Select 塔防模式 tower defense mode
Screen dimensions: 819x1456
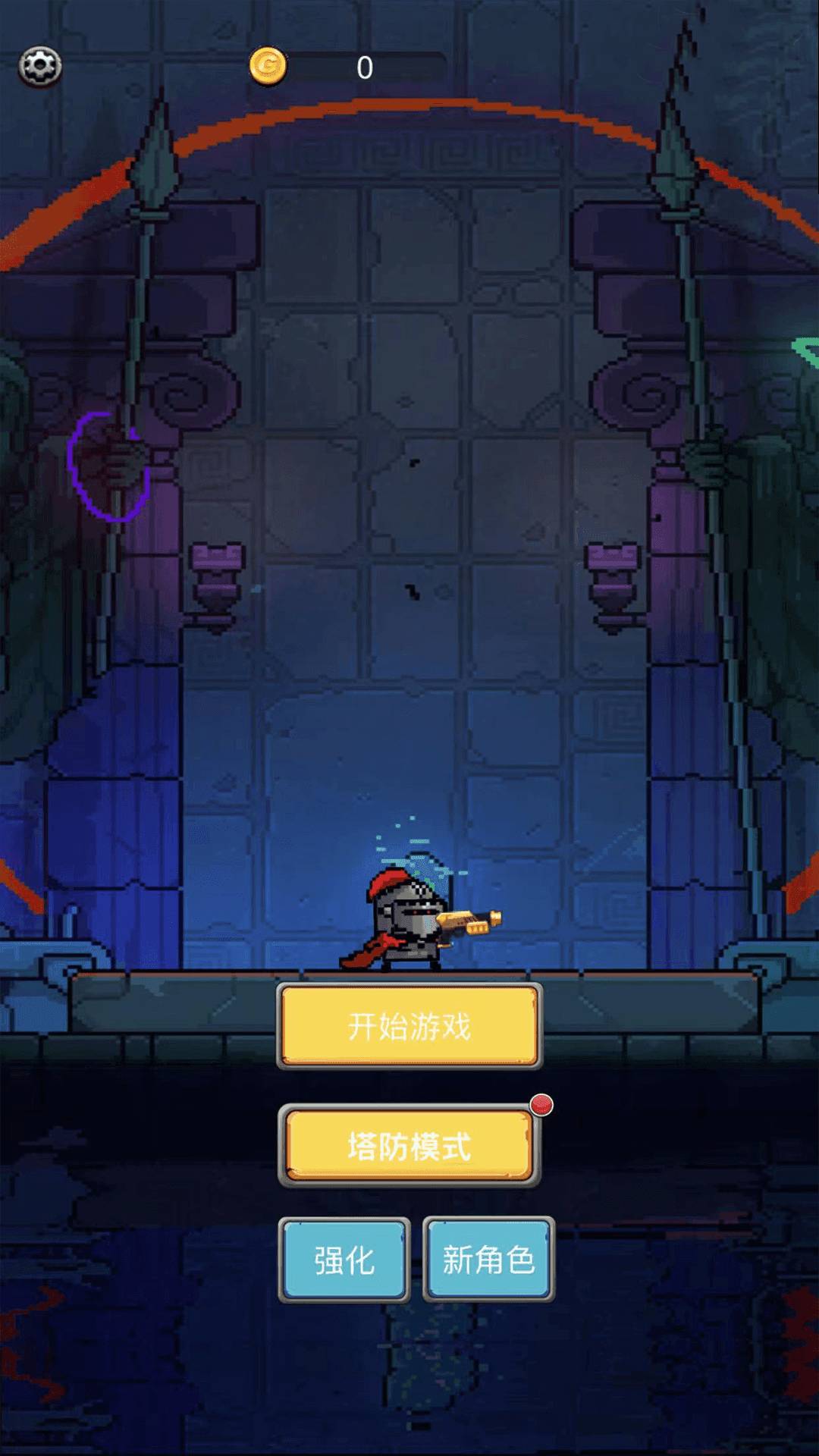click(x=409, y=1146)
